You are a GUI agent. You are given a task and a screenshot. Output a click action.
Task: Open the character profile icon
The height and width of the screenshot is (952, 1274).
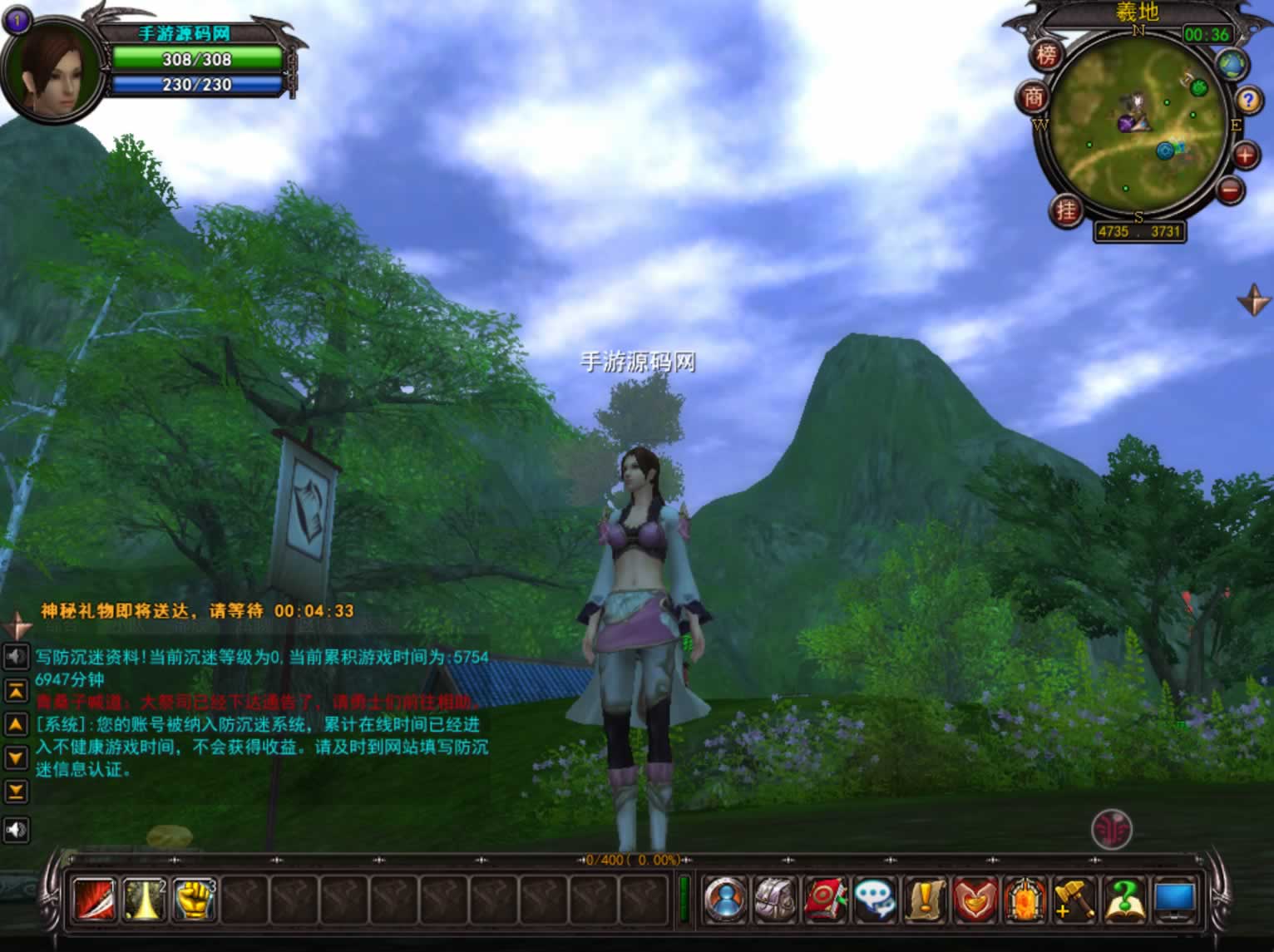[725, 899]
